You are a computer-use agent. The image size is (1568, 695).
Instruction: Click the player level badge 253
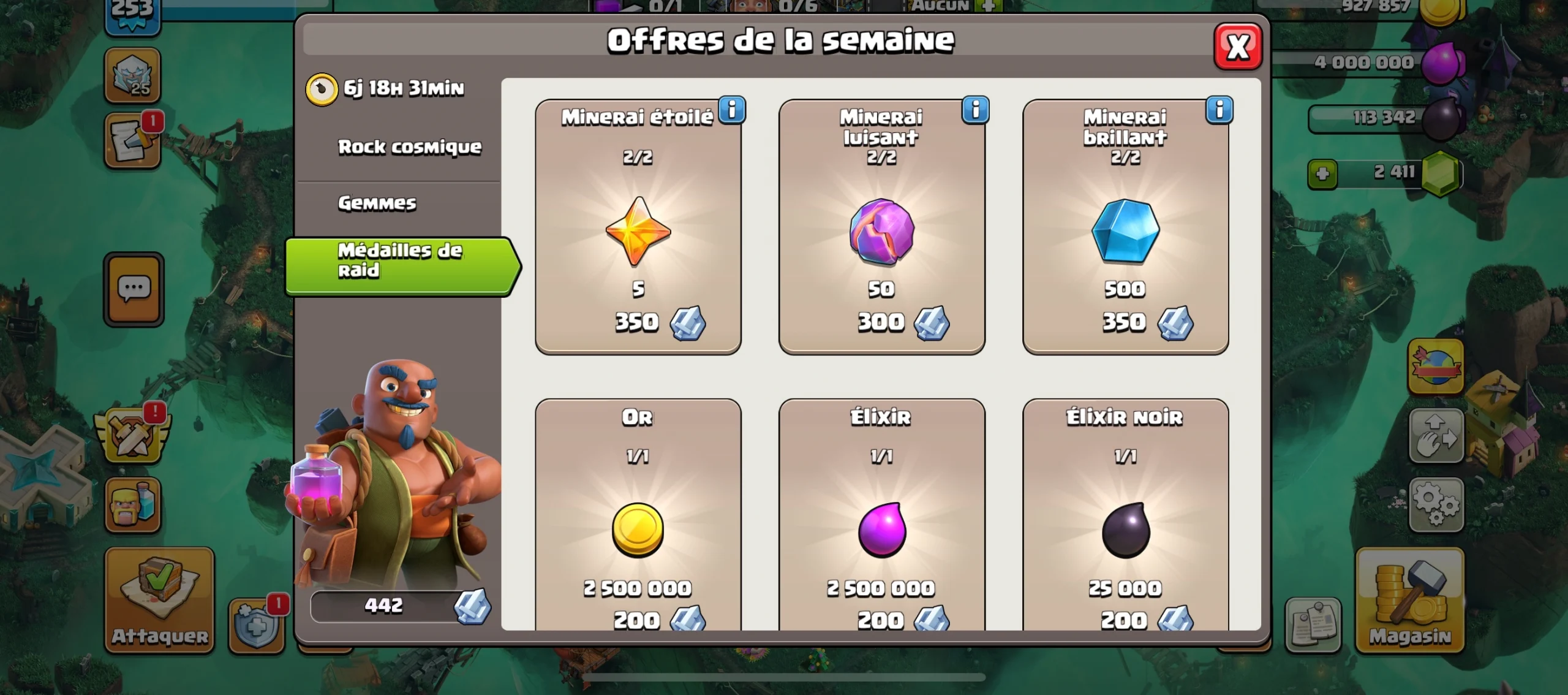(x=132, y=12)
